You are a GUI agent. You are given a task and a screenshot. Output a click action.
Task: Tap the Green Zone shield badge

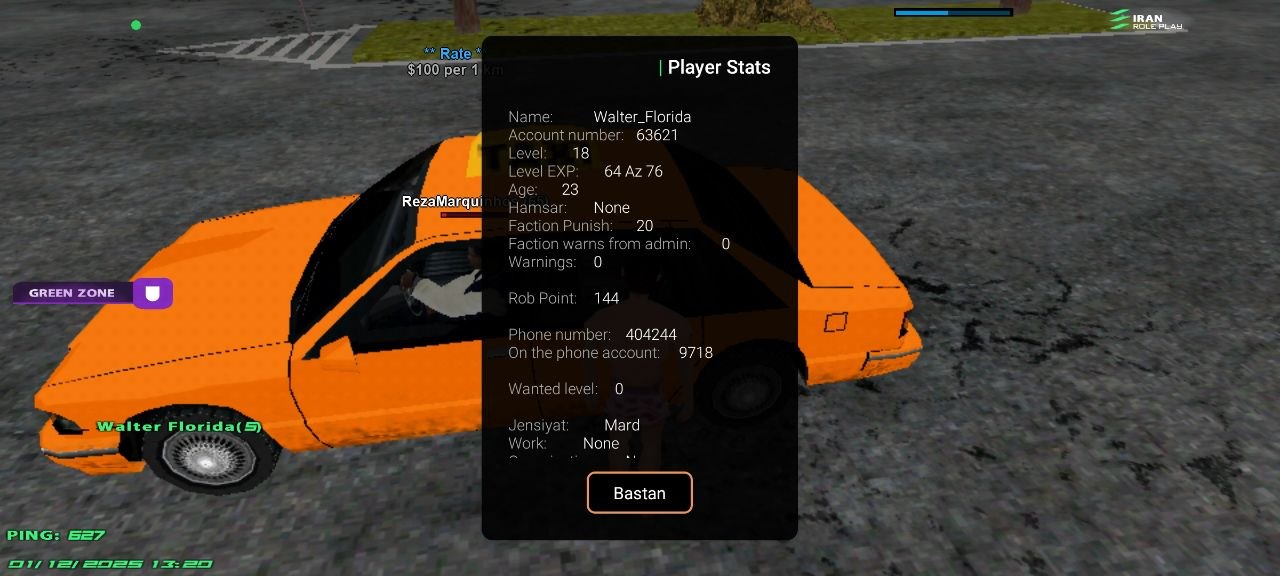point(153,293)
